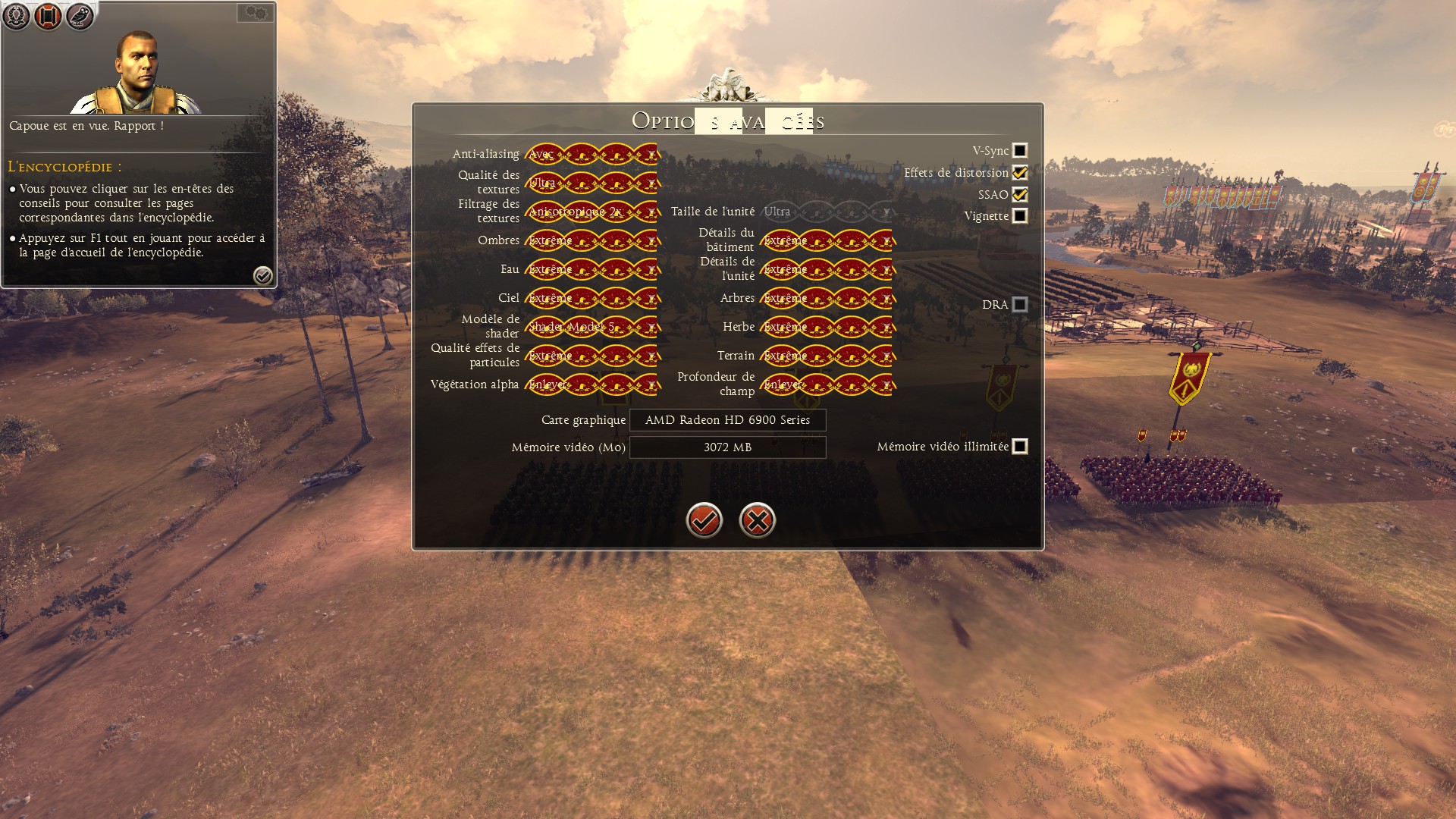This screenshot has height=819, width=1456.
Task: Open the Arbres quality dropdown
Action: point(827,298)
